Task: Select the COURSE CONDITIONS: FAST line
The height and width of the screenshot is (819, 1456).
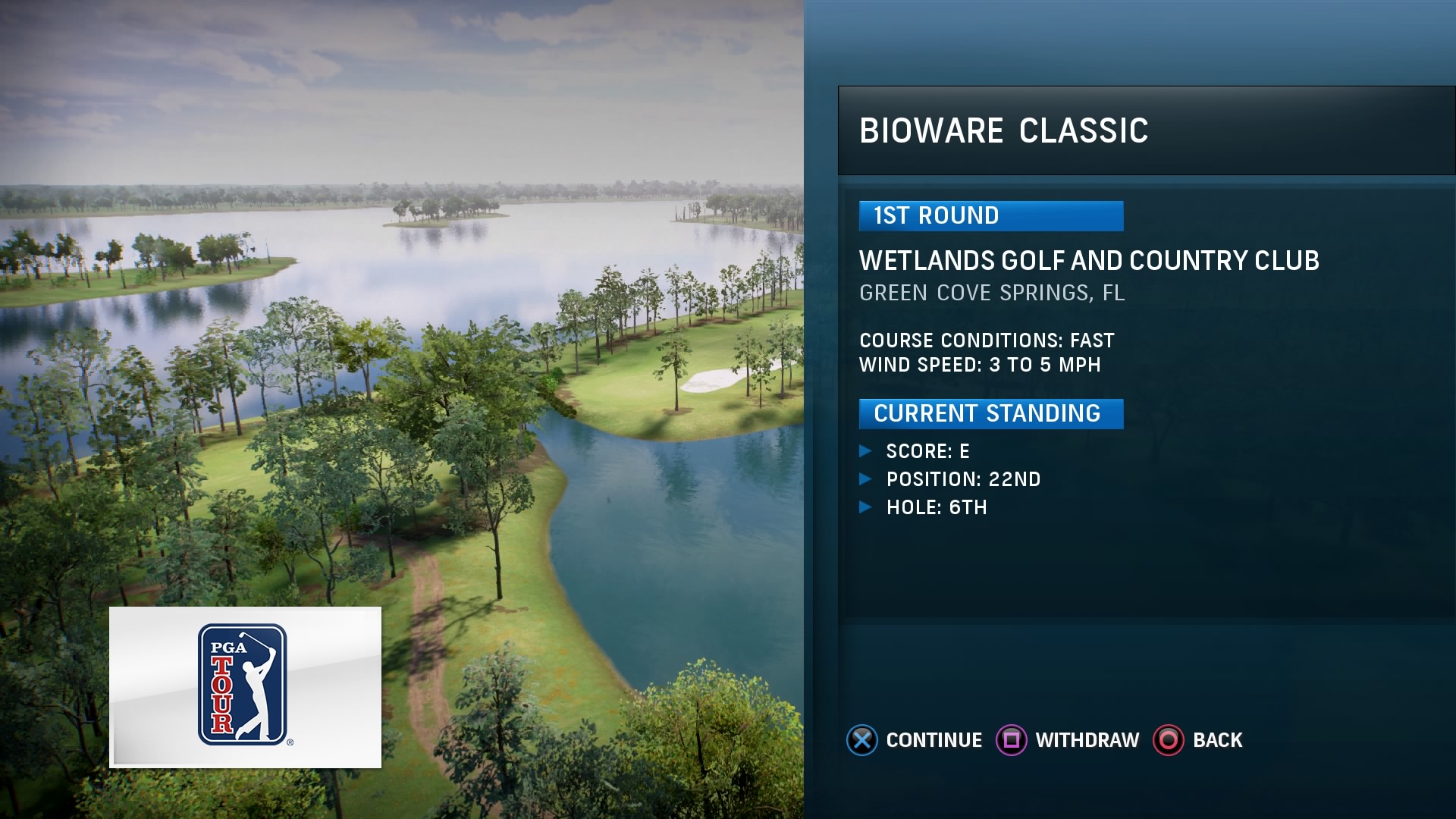Action: click(x=986, y=340)
